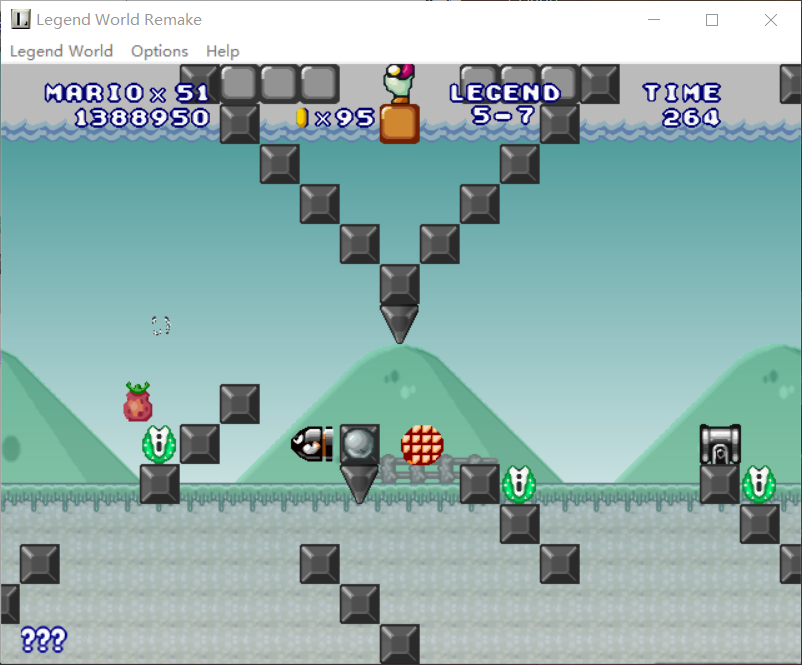Close the Legend World Remake window

(771, 20)
